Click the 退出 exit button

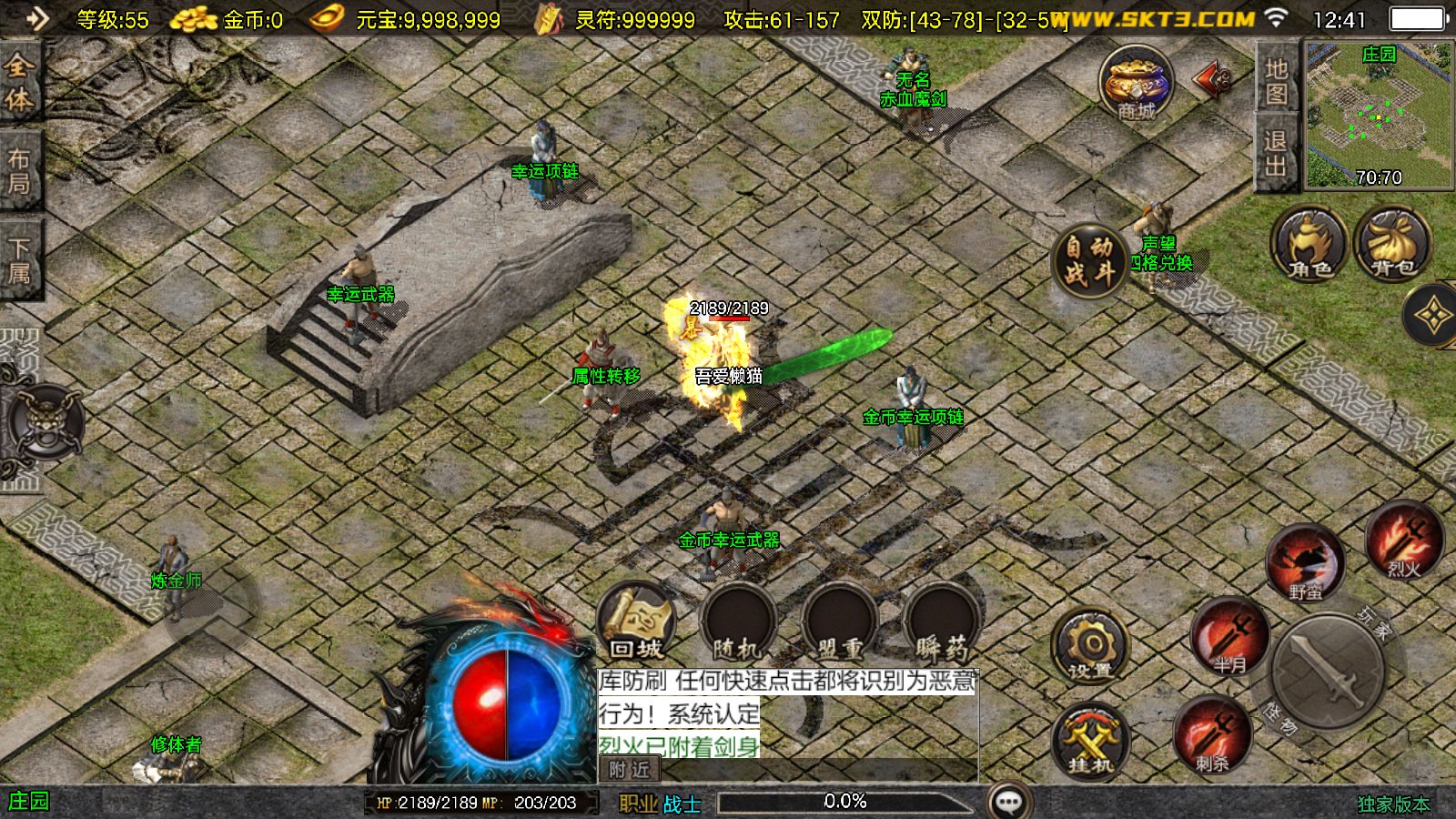tap(1276, 153)
